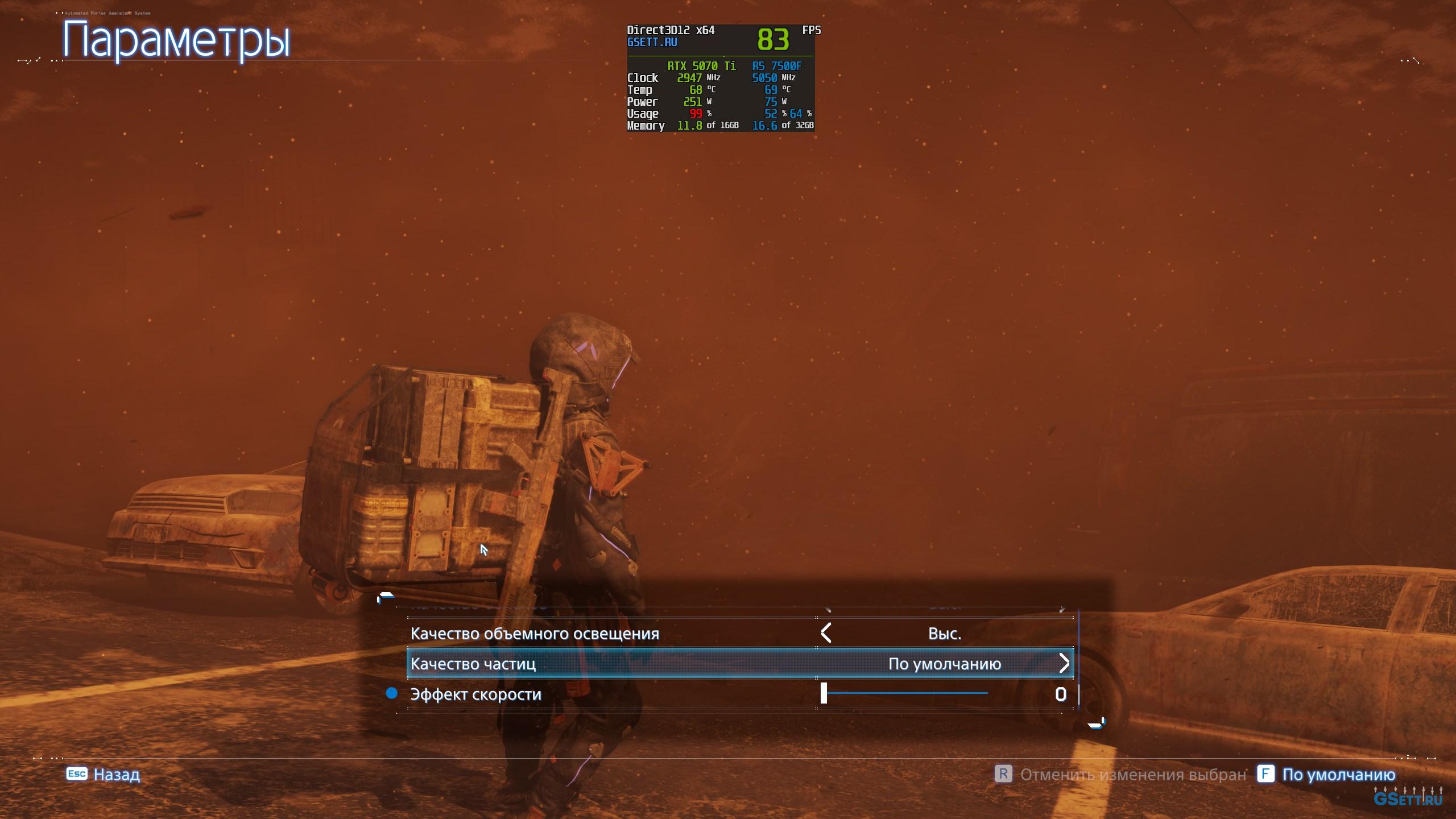The width and height of the screenshot is (1456, 819).
Task: Select the Качество частиц setting row
Action: [x=473, y=664]
